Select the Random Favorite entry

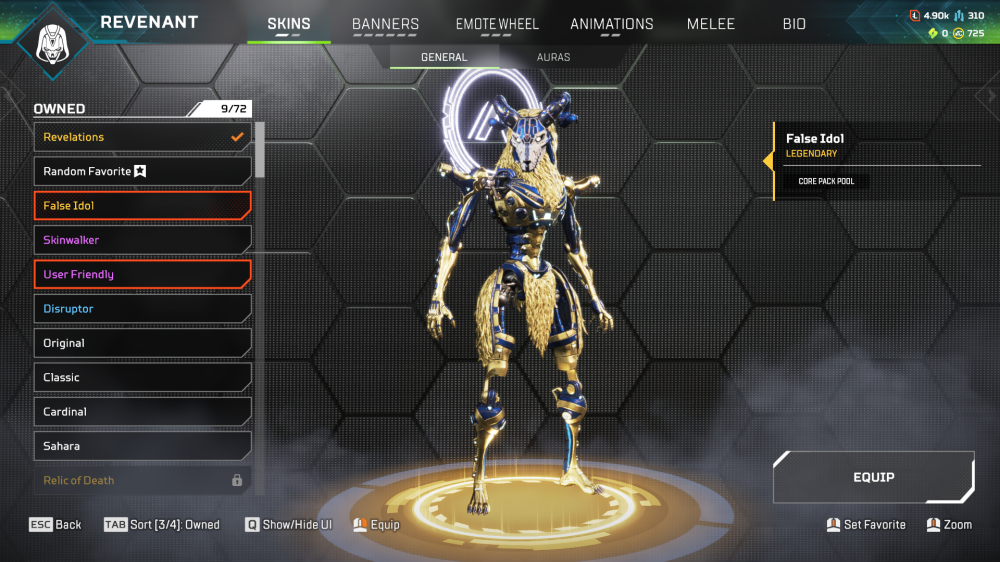[142, 171]
